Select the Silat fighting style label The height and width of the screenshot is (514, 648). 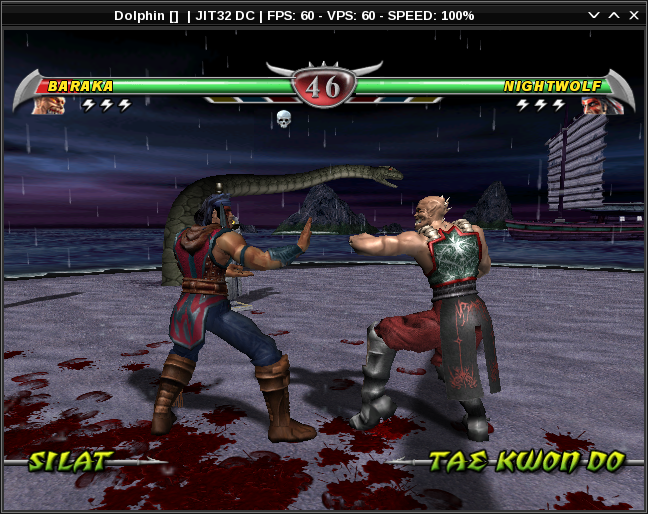tap(70, 461)
